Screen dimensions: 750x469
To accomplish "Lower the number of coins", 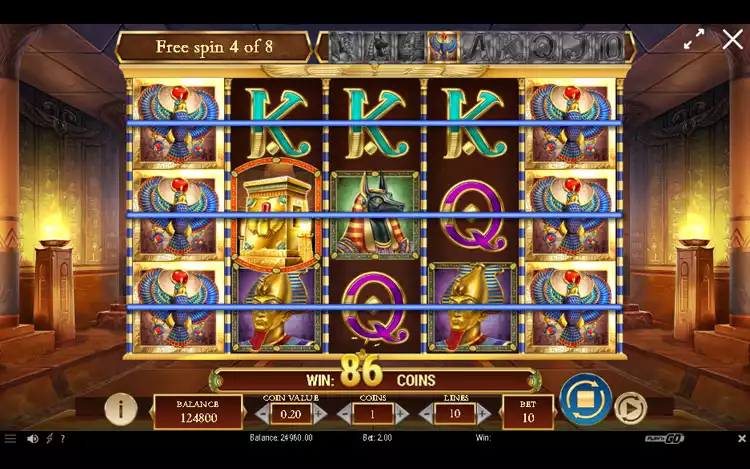I will (x=345, y=413).
